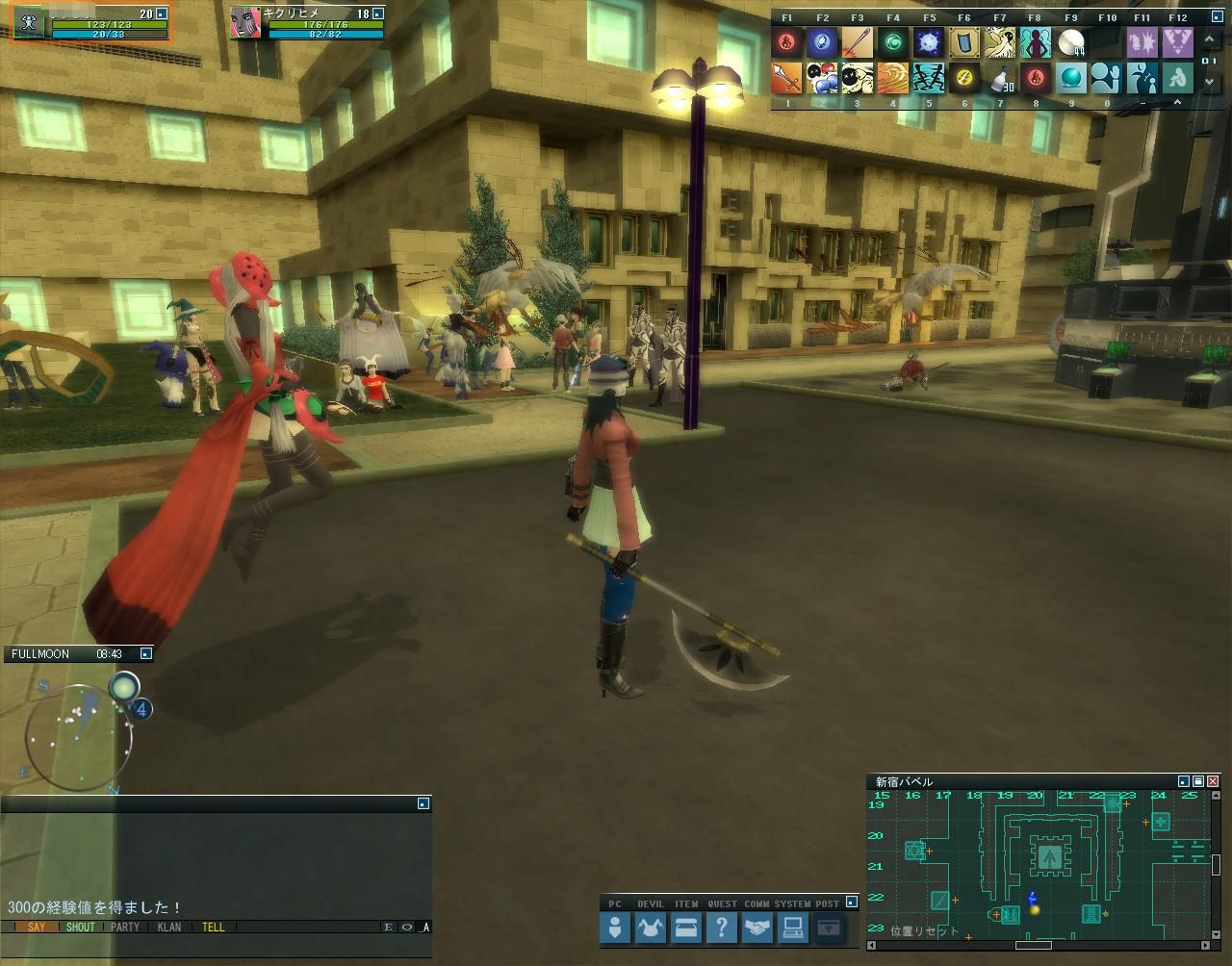1232x966 pixels.
Task: Open the ITEM inventory menu
Action: [x=686, y=928]
